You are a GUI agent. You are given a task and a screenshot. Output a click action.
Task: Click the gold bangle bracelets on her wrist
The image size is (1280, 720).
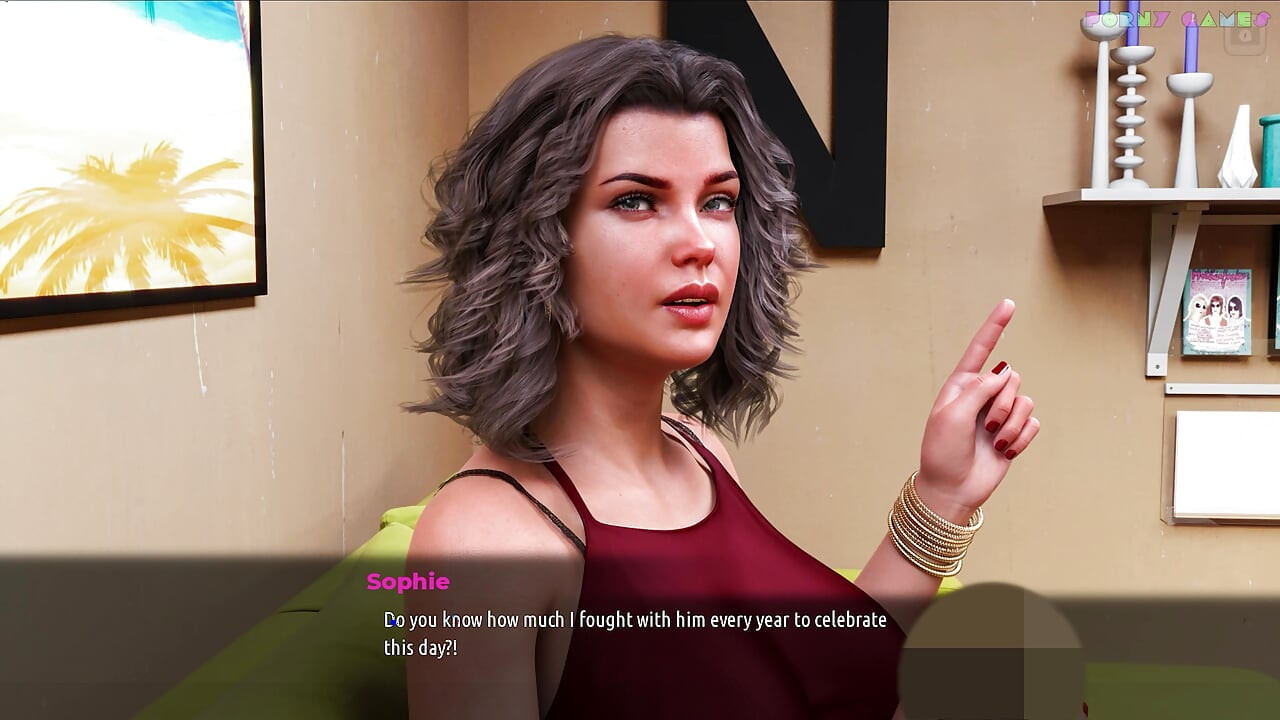tap(930, 520)
